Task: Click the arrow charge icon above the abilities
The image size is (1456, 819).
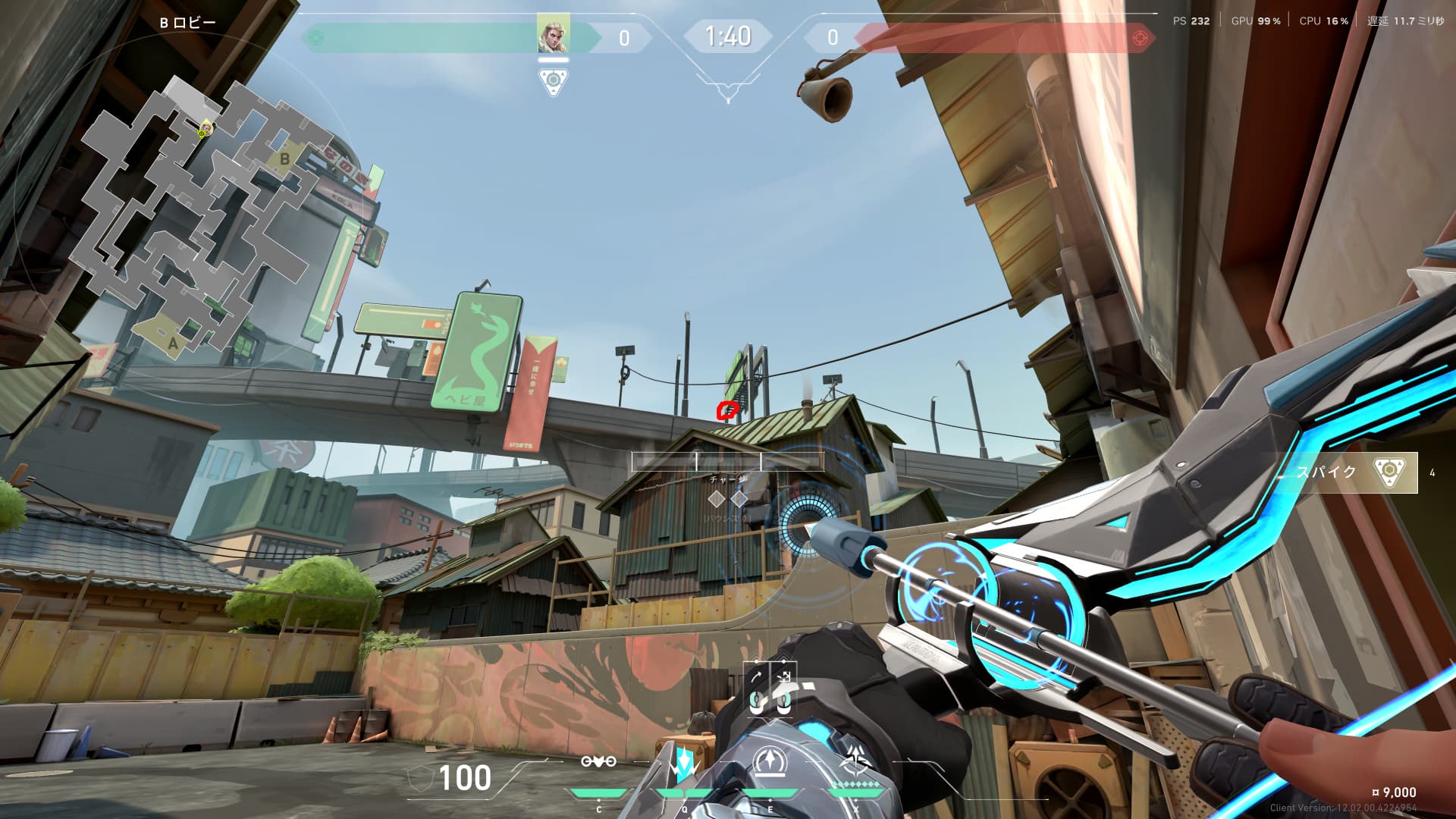Action: [x=757, y=676]
